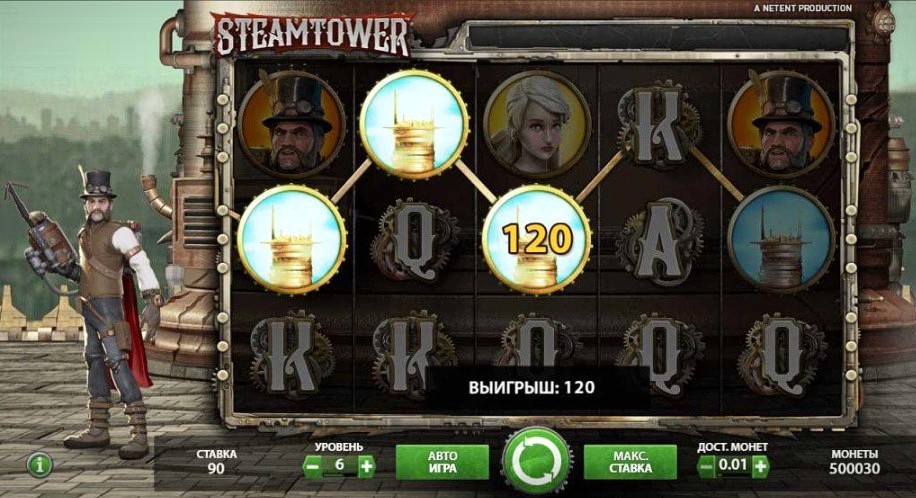Open the green info paytable icon

click(x=40, y=465)
